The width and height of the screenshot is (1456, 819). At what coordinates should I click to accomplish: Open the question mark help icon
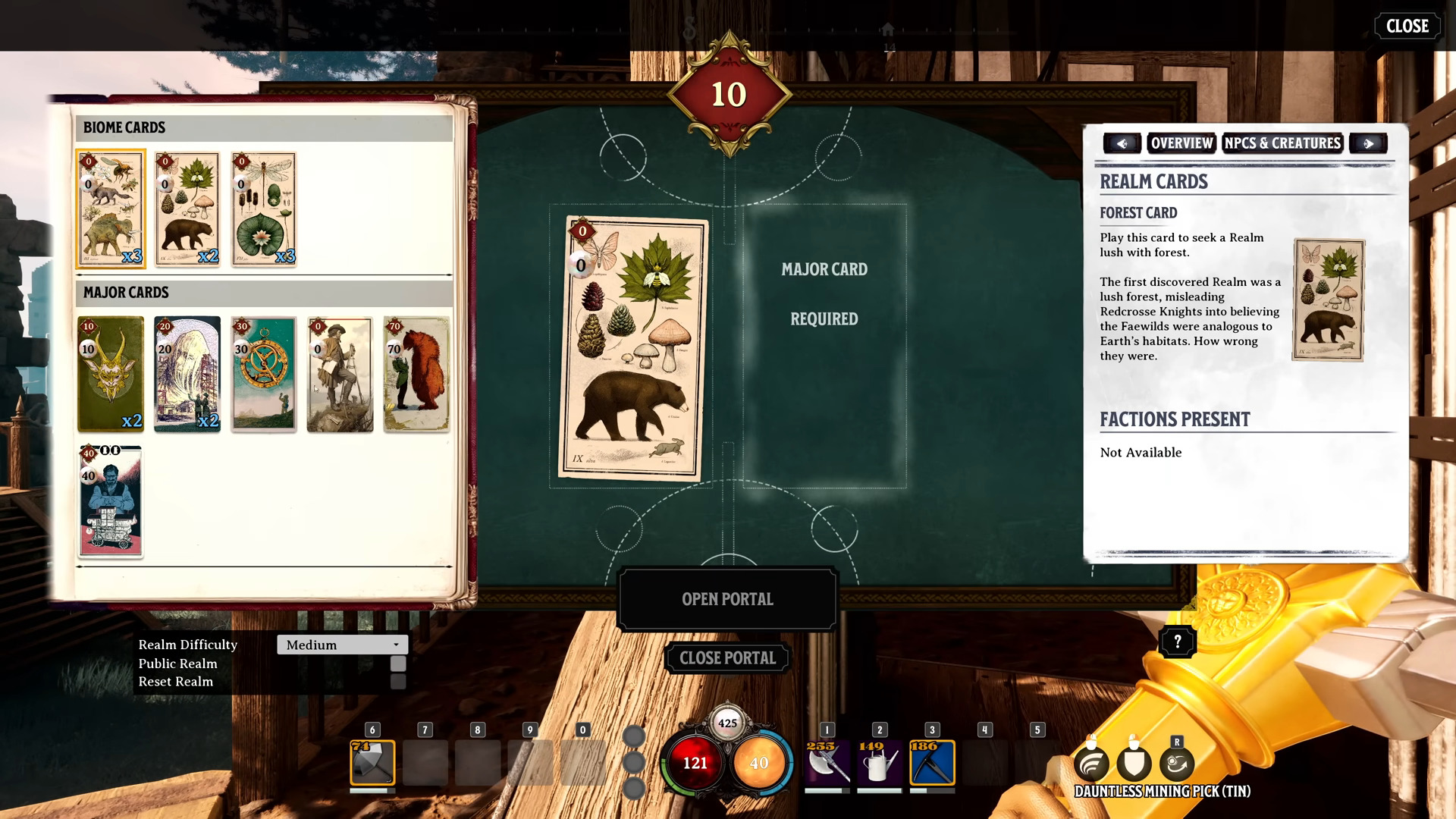coord(1176,642)
